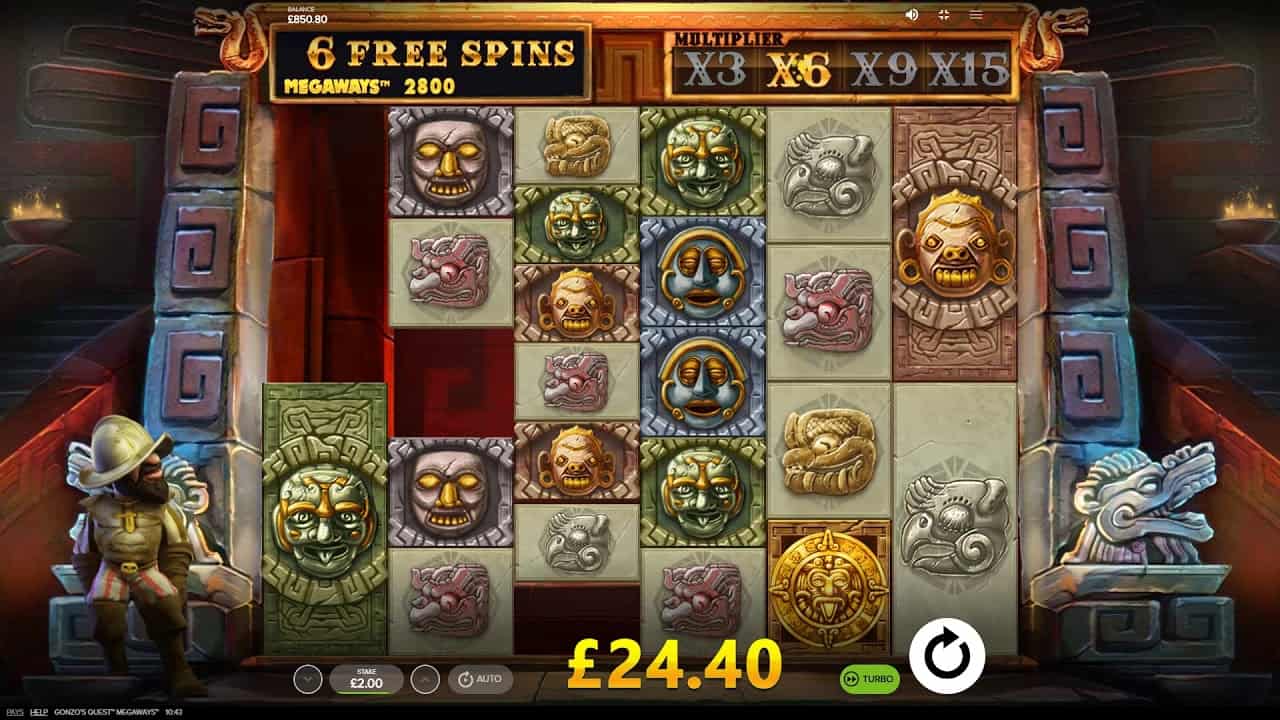Toggle Turbo mode
The width and height of the screenshot is (1280, 720).
(x=869, y=679)
